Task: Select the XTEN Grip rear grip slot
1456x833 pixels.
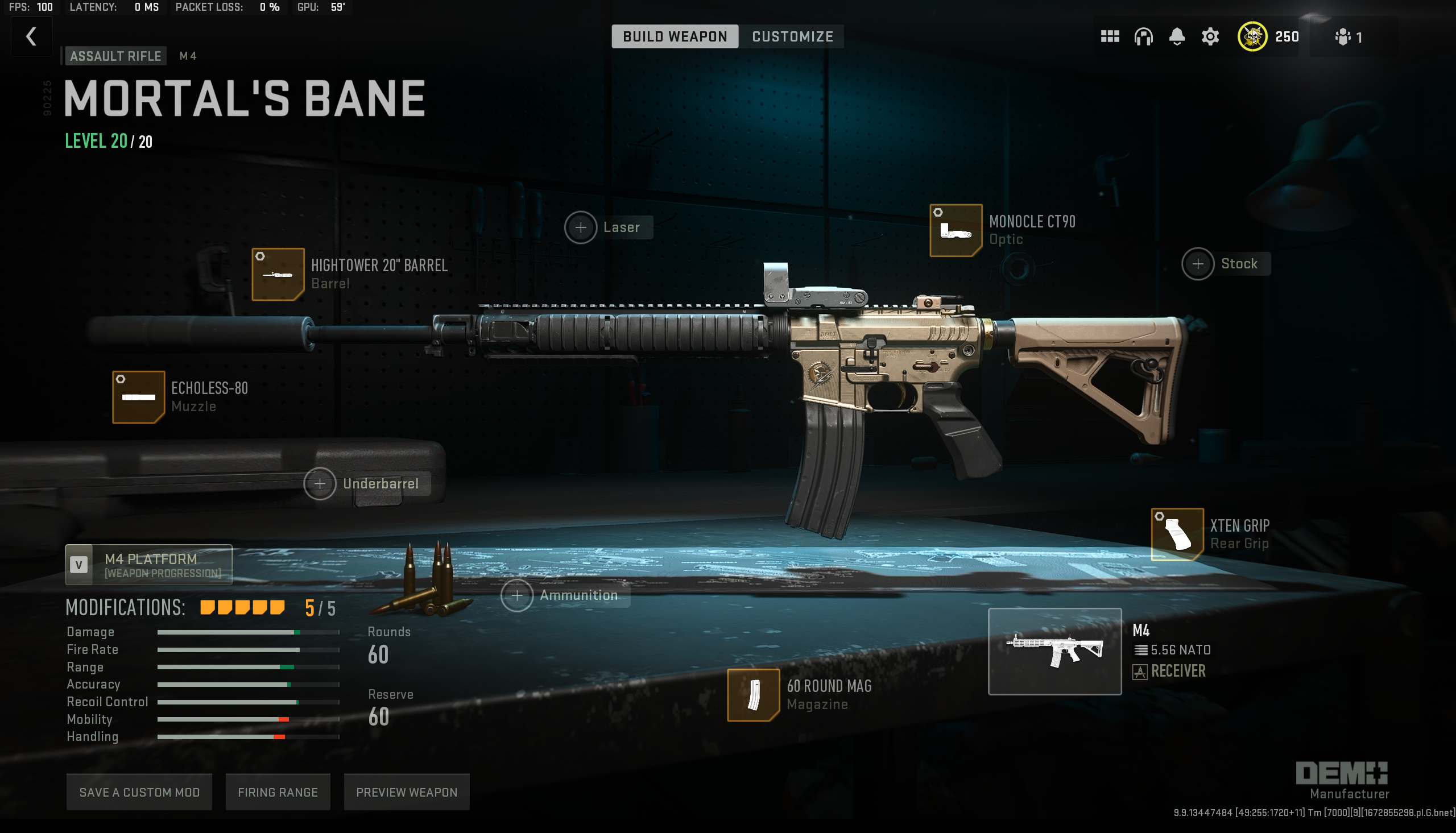Action: tap(1177, 534)
